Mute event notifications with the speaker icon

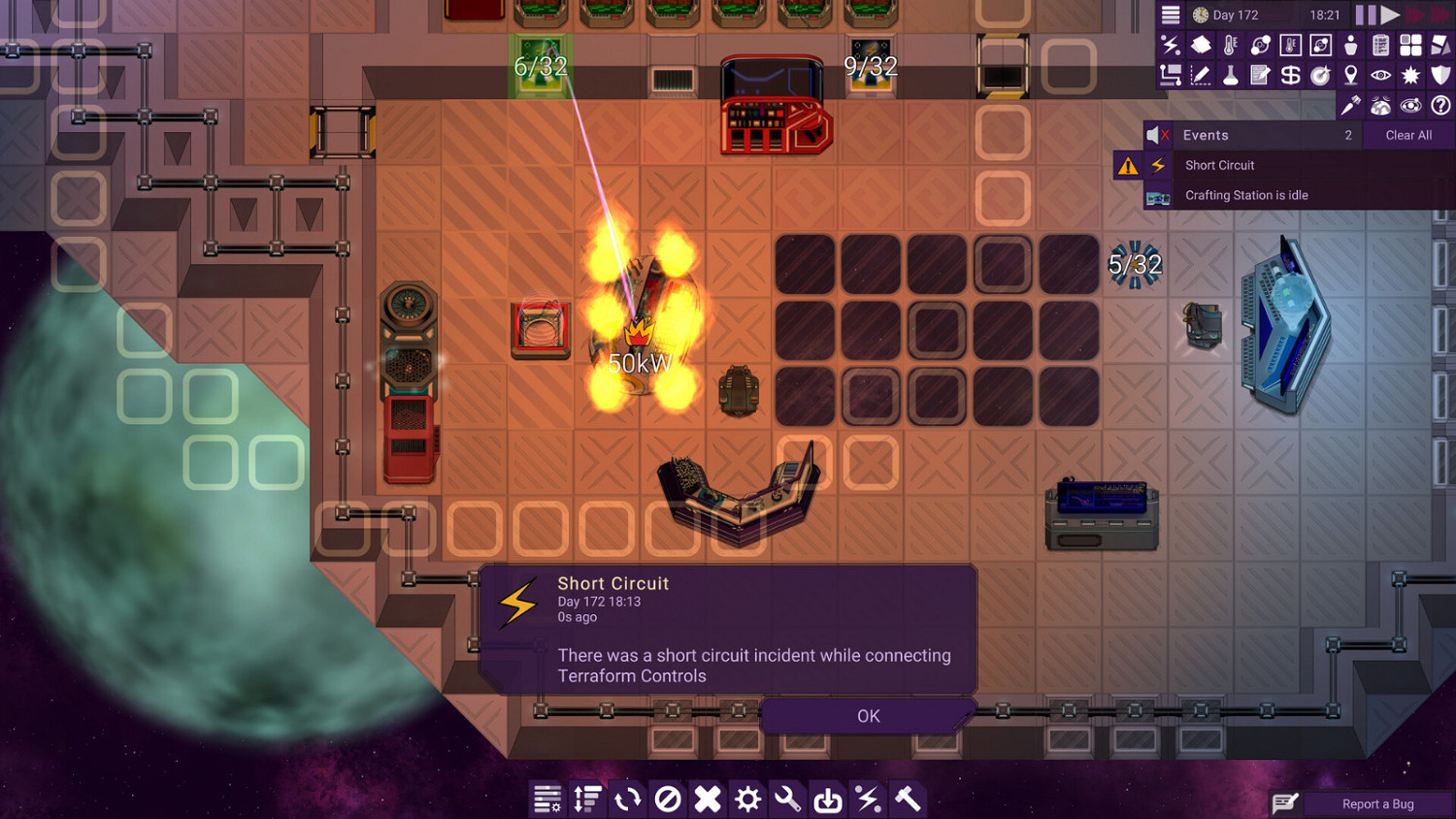(1157, 135)
